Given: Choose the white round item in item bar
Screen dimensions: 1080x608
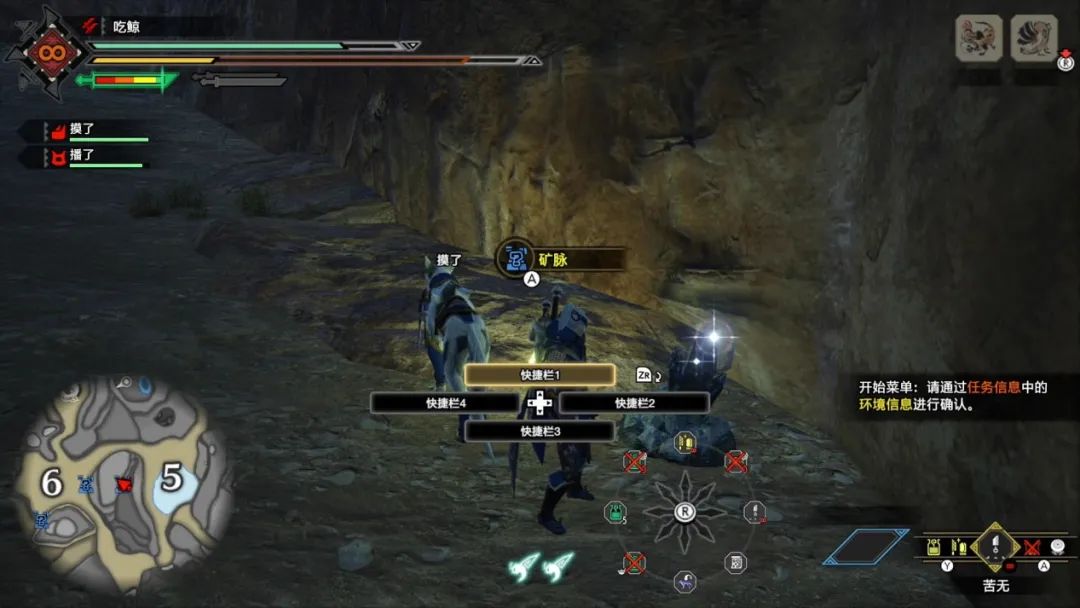Looking at the screenshot, I should coord(1058,547).
